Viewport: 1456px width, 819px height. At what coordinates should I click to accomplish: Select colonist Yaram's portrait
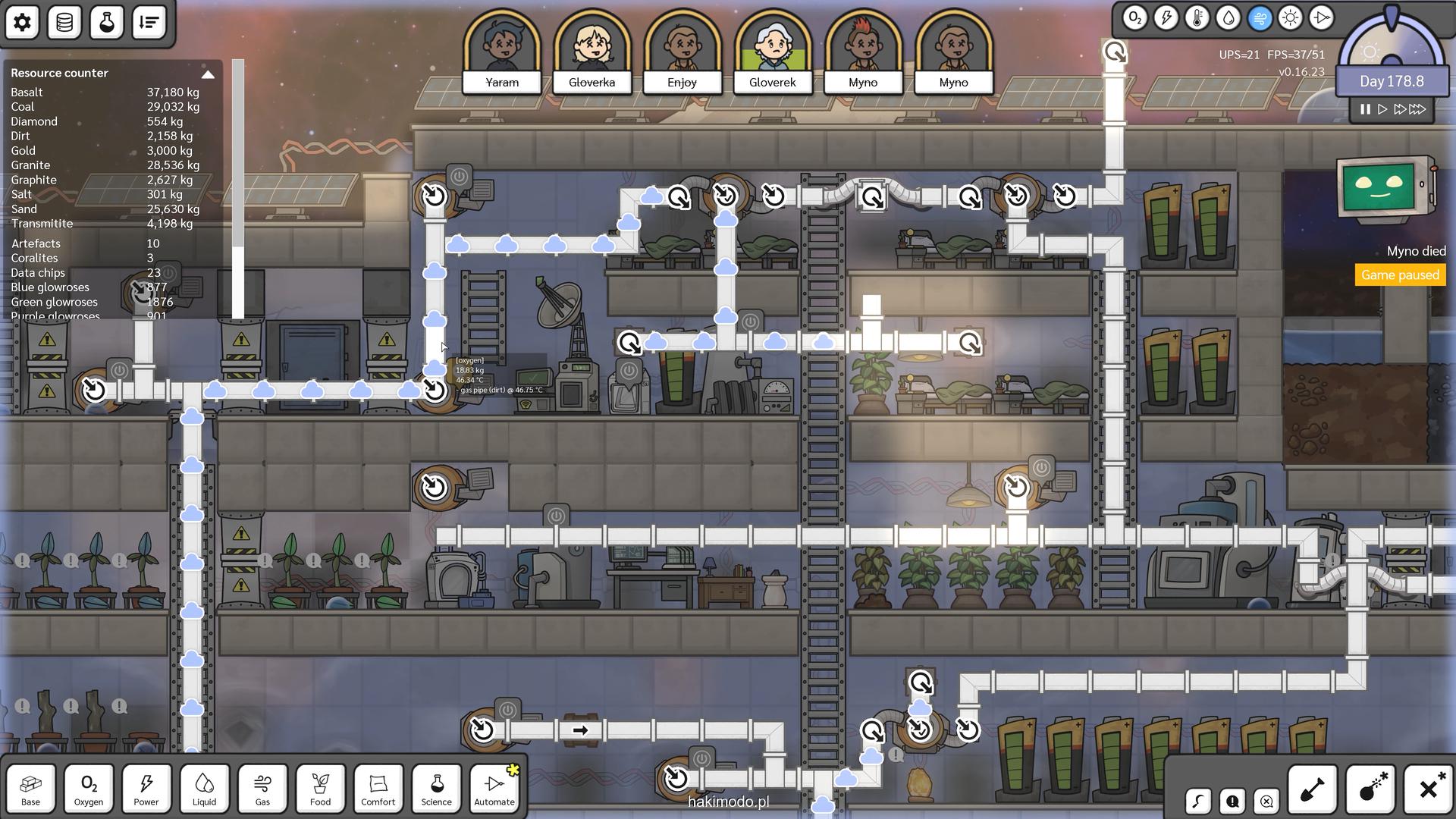point(502,51)
